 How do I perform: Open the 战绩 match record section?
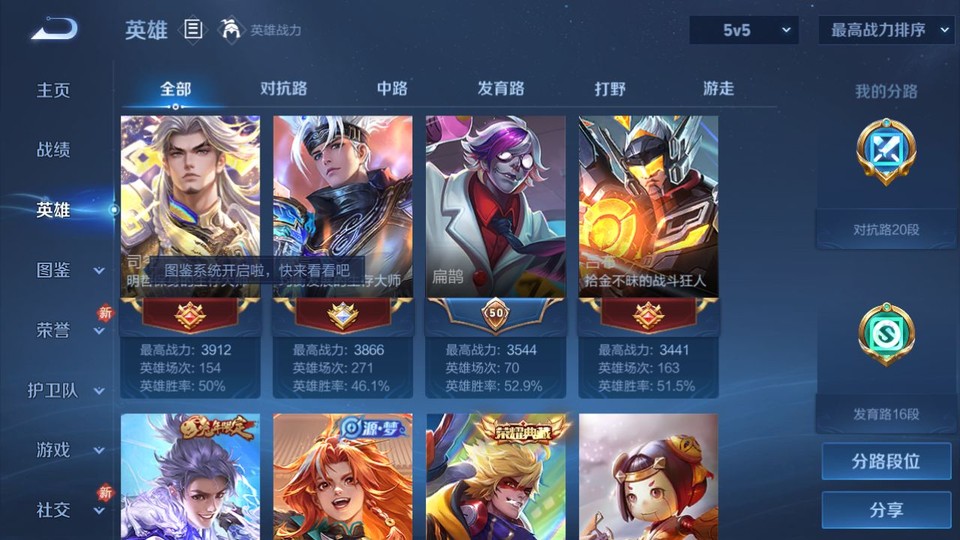pyautogui.click(x=54, y=150)
